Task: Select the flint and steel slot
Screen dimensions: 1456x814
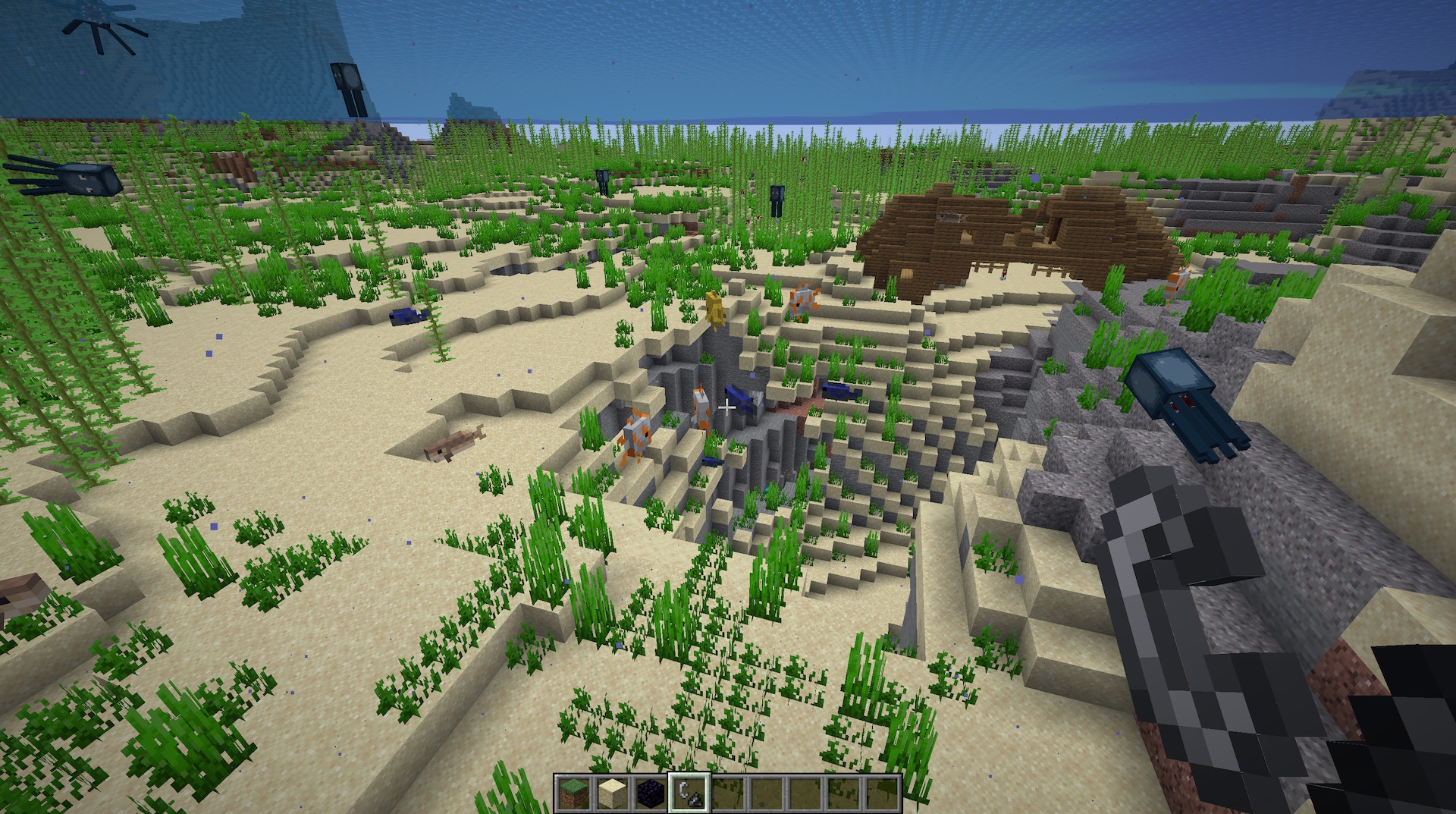Action: (x=689, y=794)
